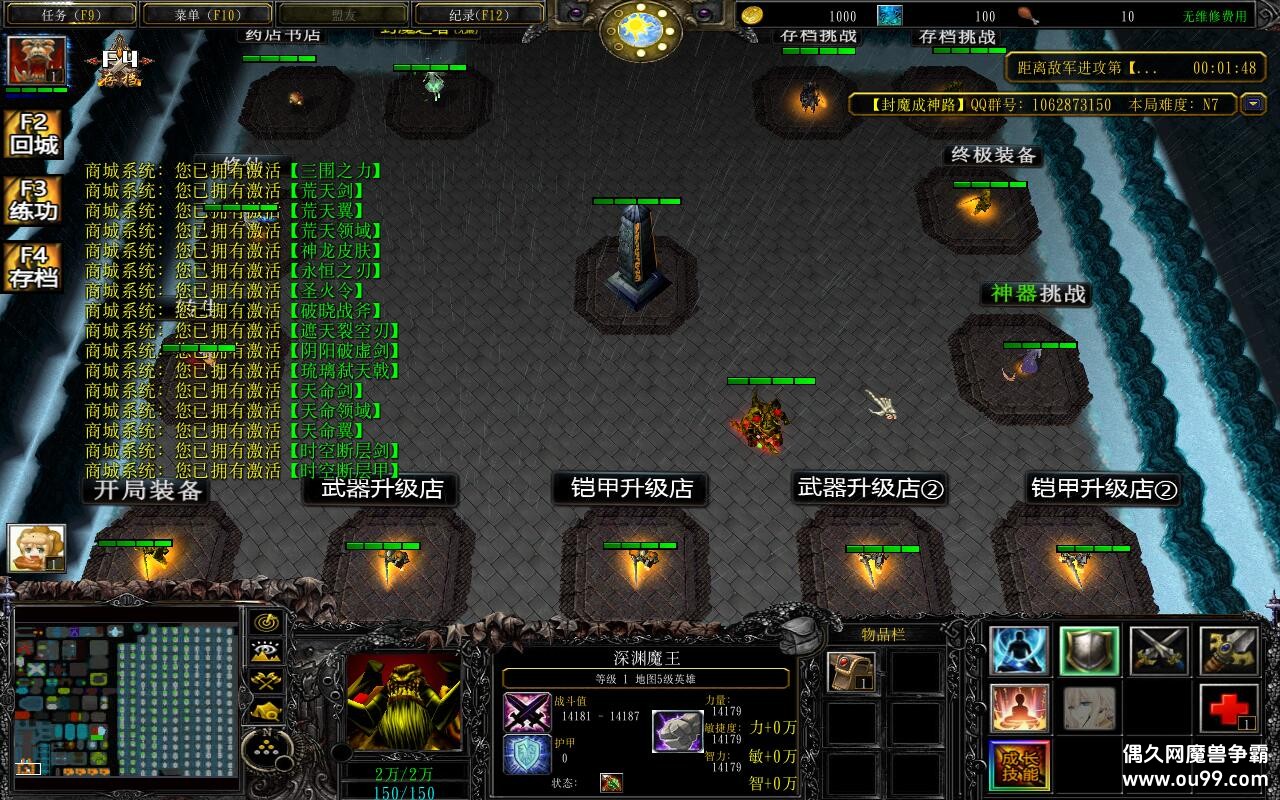The image size is (1280, 800).
Task: Click the F2 回城 return-to-town button
Action: (x=34, y=134)
